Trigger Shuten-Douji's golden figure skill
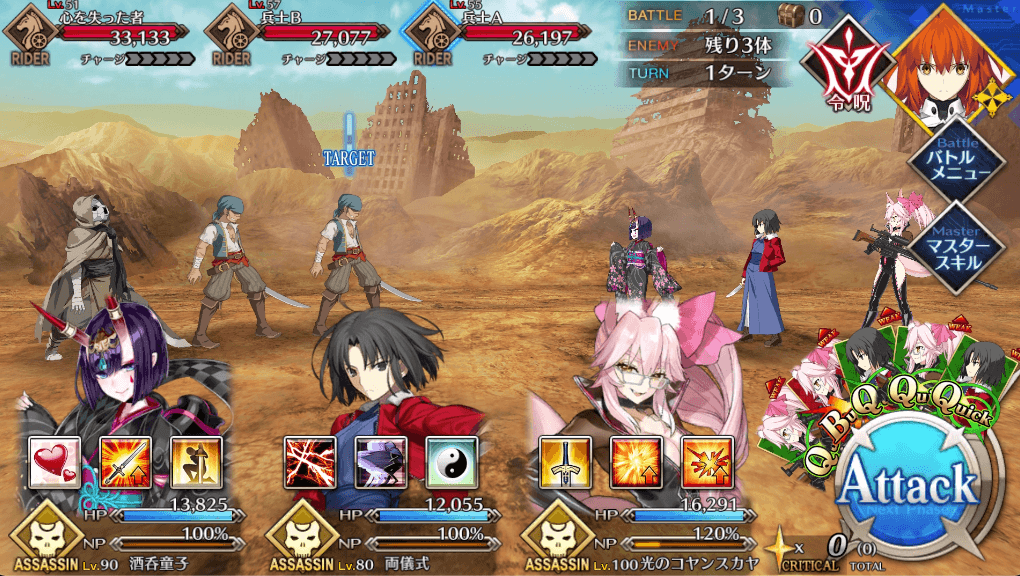The image size is (1020, 576). click(196, 462)
